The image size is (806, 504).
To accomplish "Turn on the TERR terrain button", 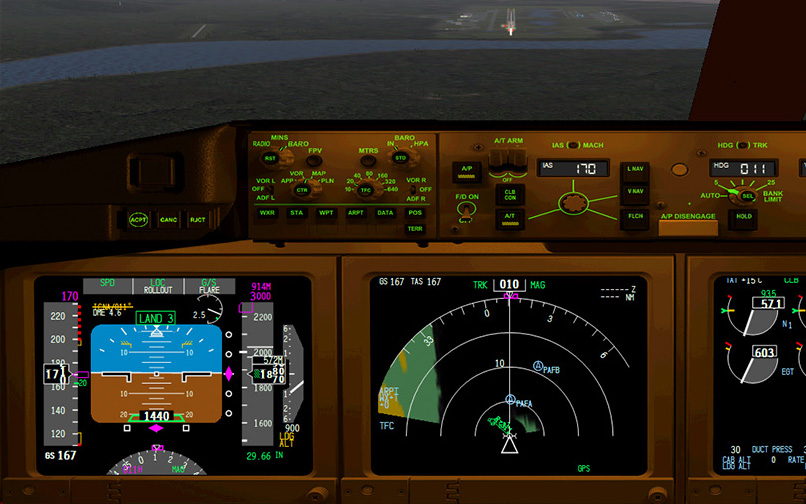I will click(x=415, y=229).
